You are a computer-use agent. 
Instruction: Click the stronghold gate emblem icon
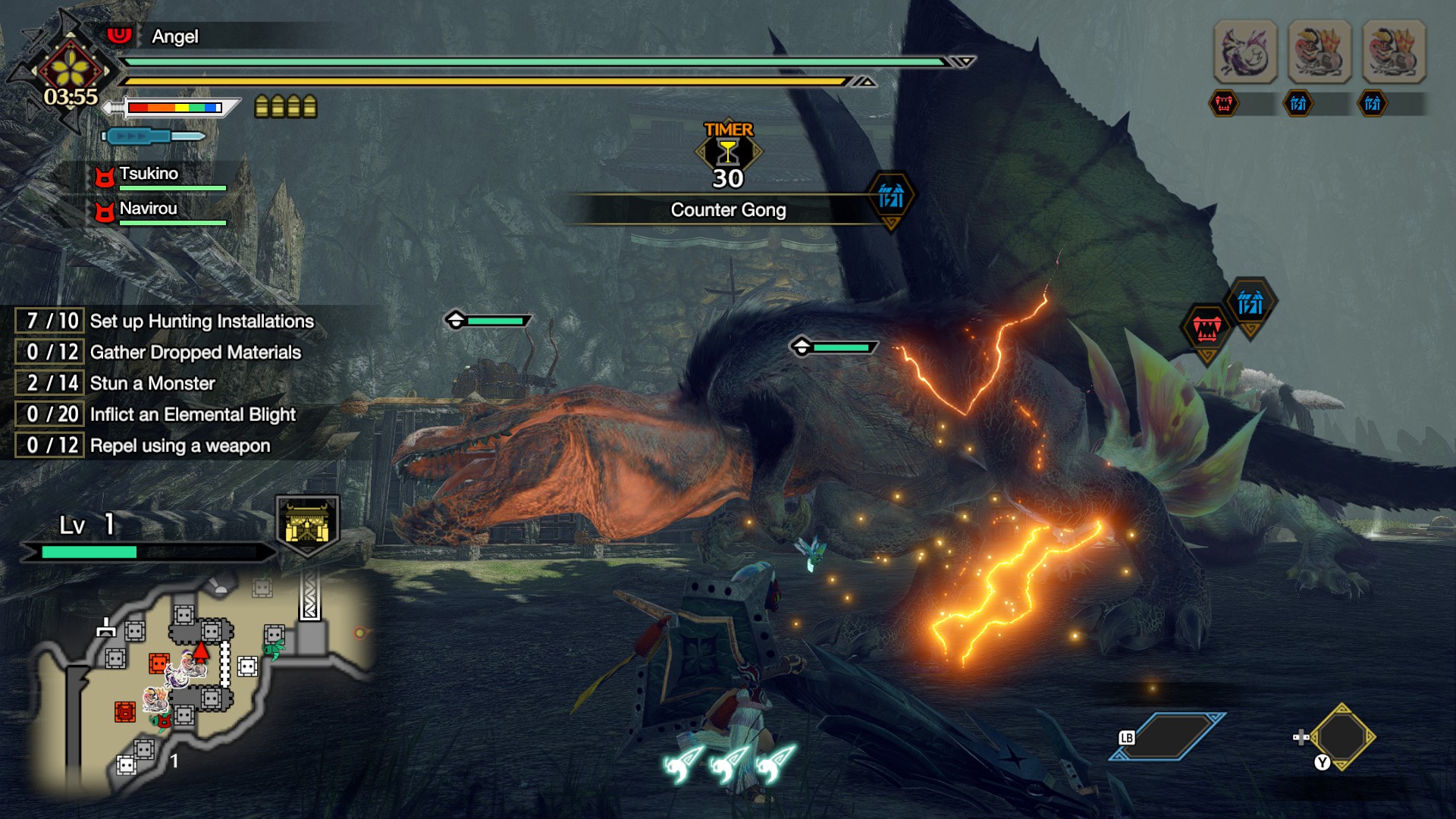click(307, 523)
